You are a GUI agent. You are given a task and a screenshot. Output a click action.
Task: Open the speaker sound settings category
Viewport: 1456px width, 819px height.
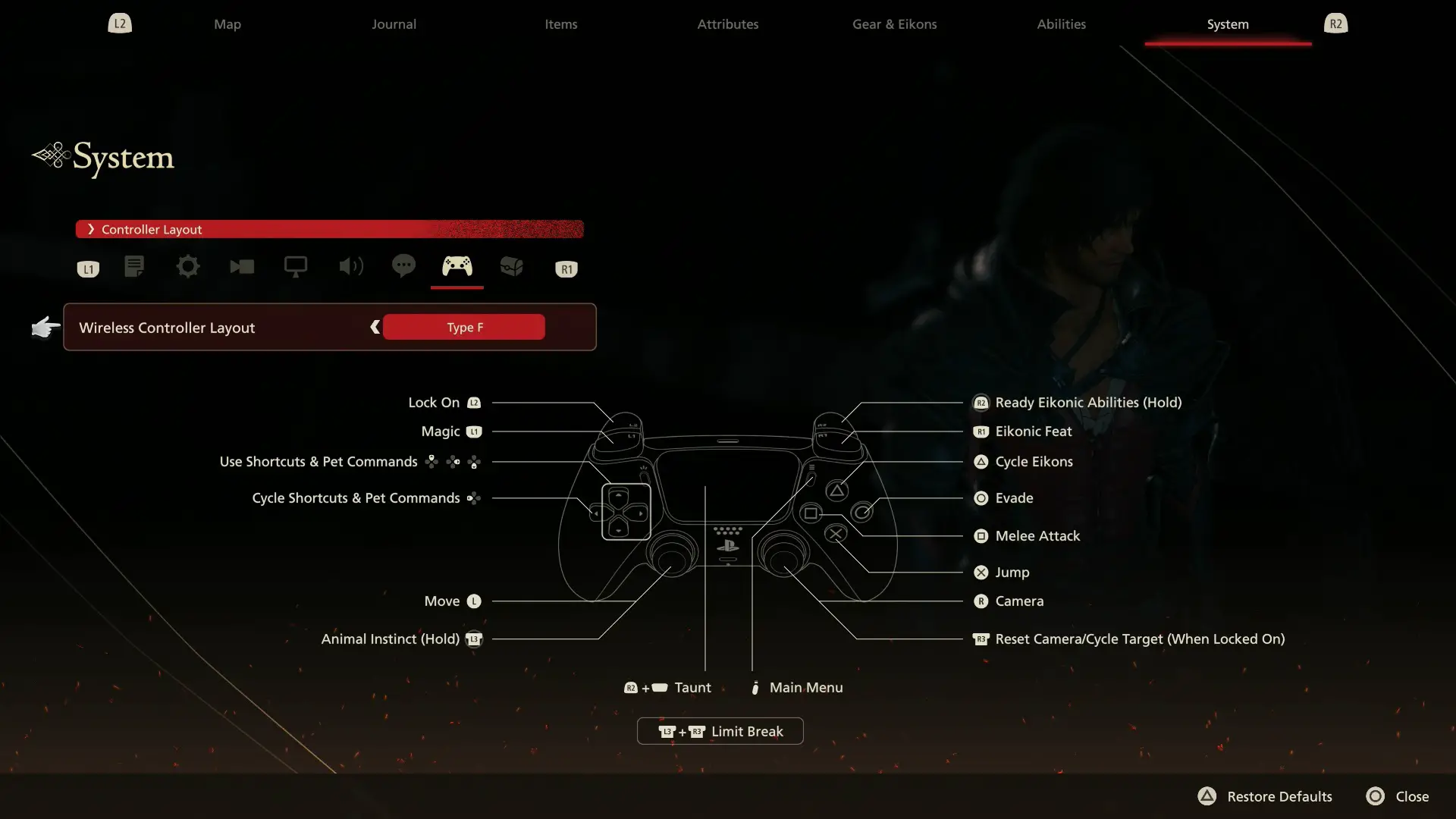click(x=350, y=267)
